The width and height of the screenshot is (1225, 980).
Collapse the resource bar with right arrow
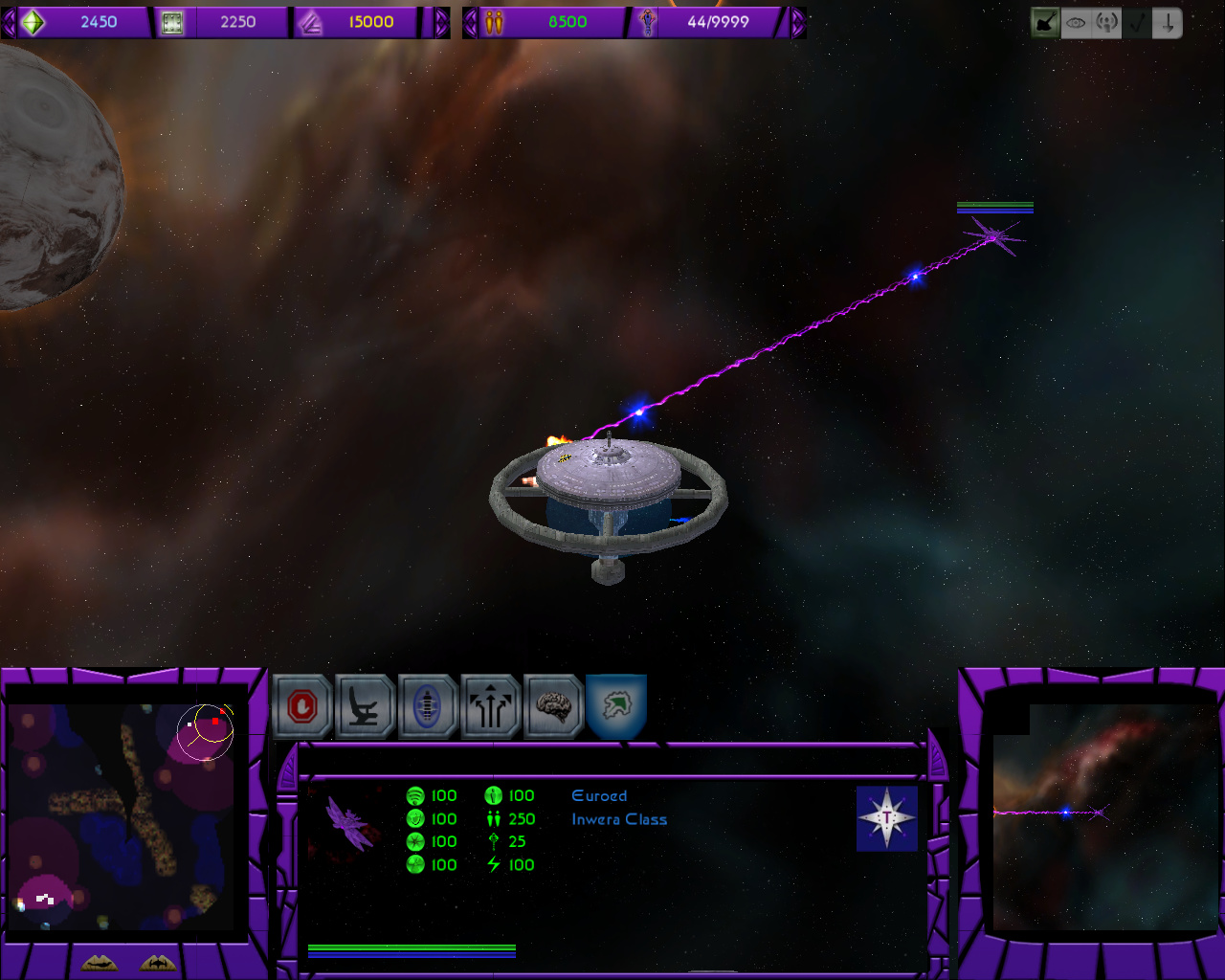coord(441,22)
